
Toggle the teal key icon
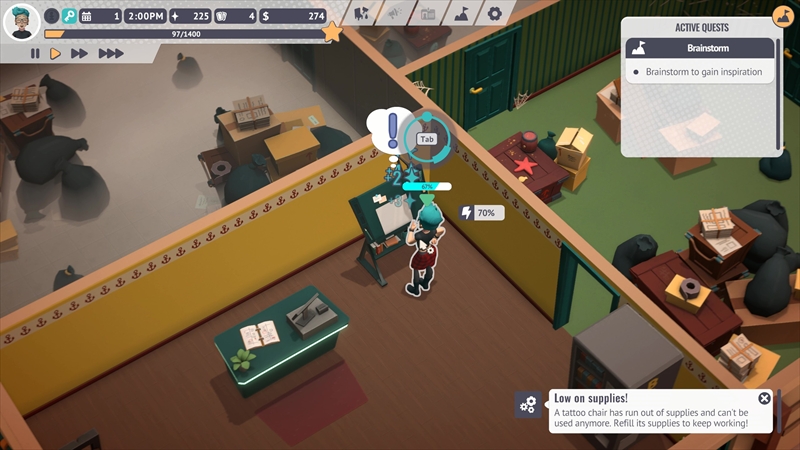(69, 16)
